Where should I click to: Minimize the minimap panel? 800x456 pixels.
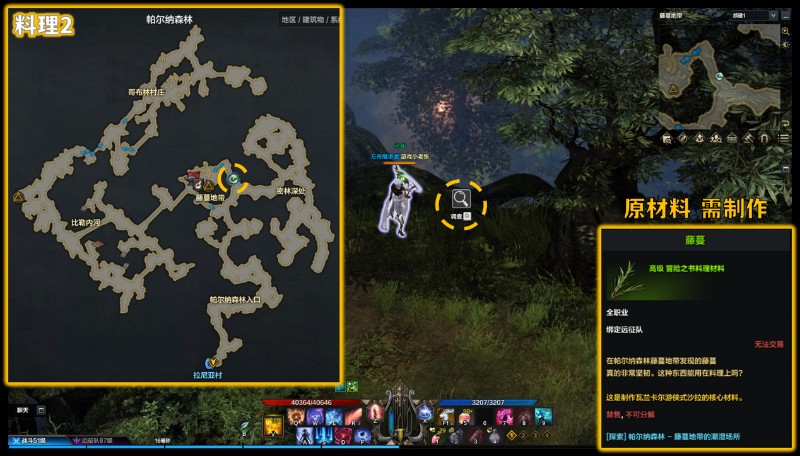pyautogui.click(x=785, y=17)
